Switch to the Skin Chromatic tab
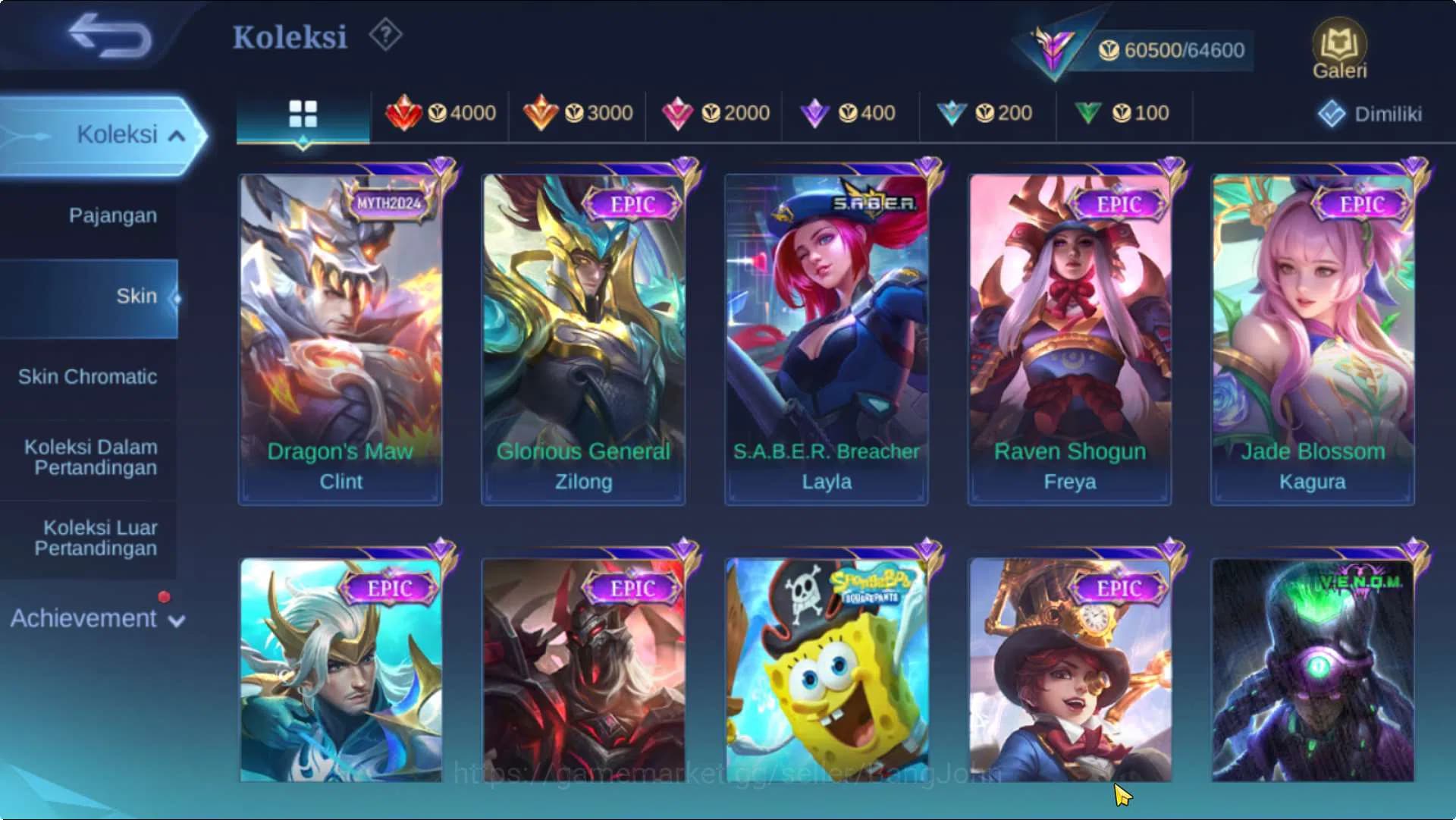1456x820 pixels. coord(89,377)
